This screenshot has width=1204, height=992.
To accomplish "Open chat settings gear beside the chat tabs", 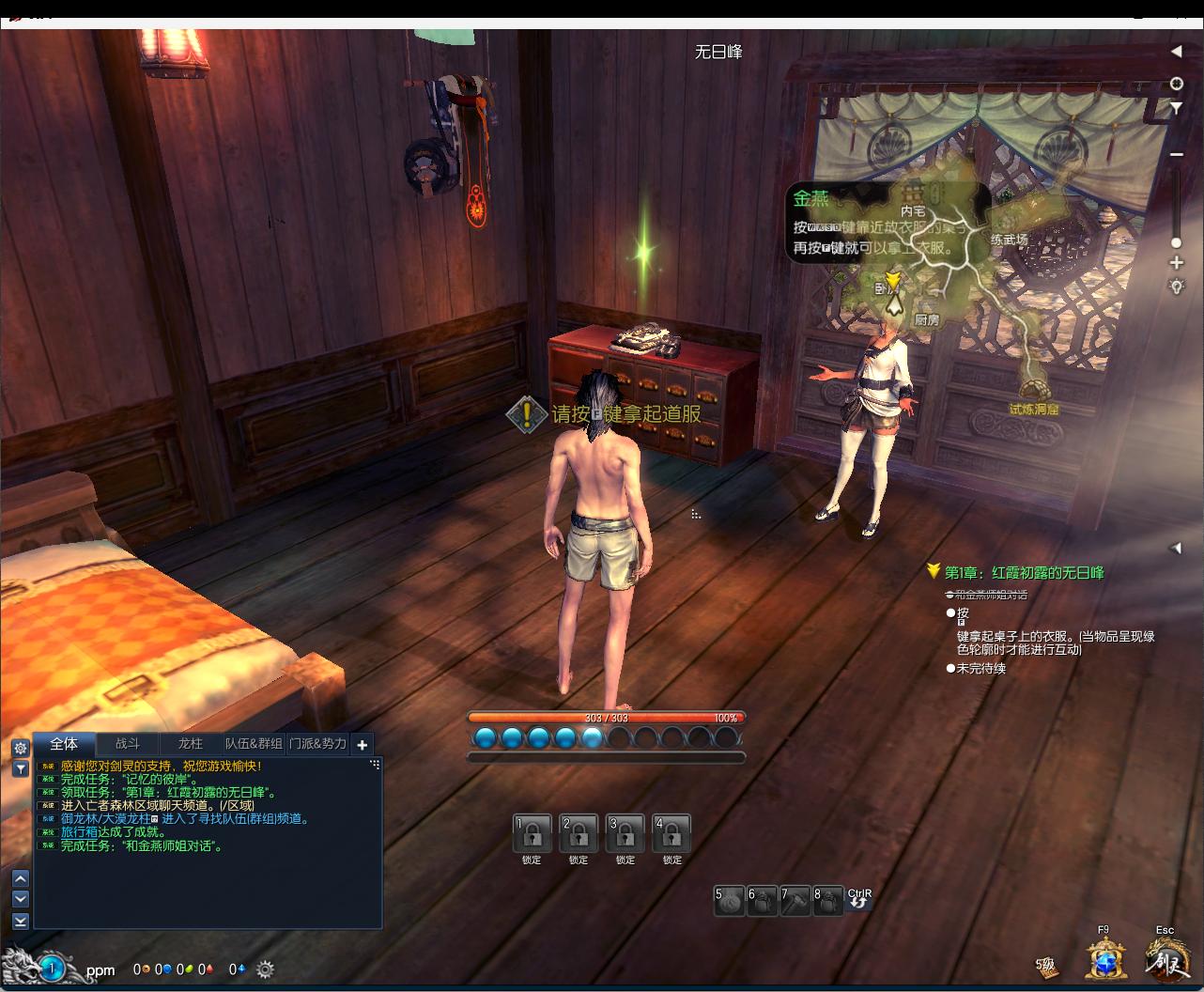I will (x=21, y=749).
